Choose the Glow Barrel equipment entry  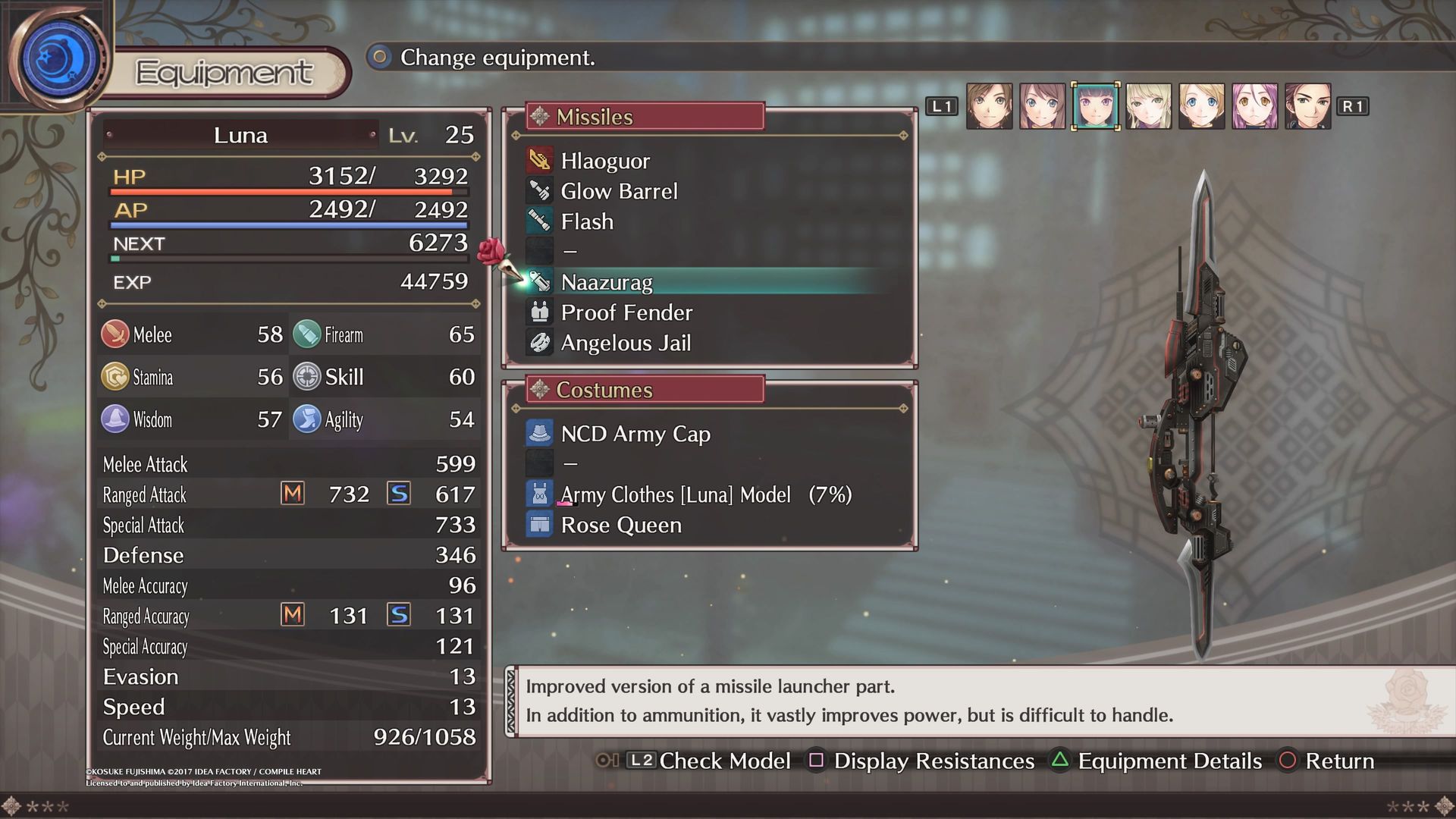[x=619, y=191]
